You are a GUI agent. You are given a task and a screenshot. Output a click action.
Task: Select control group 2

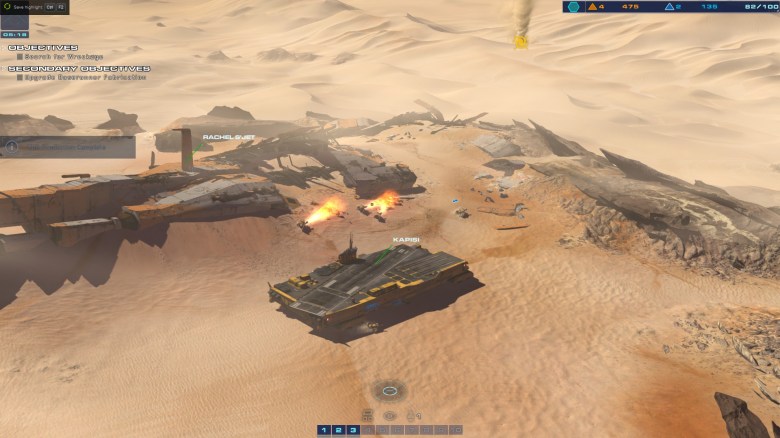point(338,430)
